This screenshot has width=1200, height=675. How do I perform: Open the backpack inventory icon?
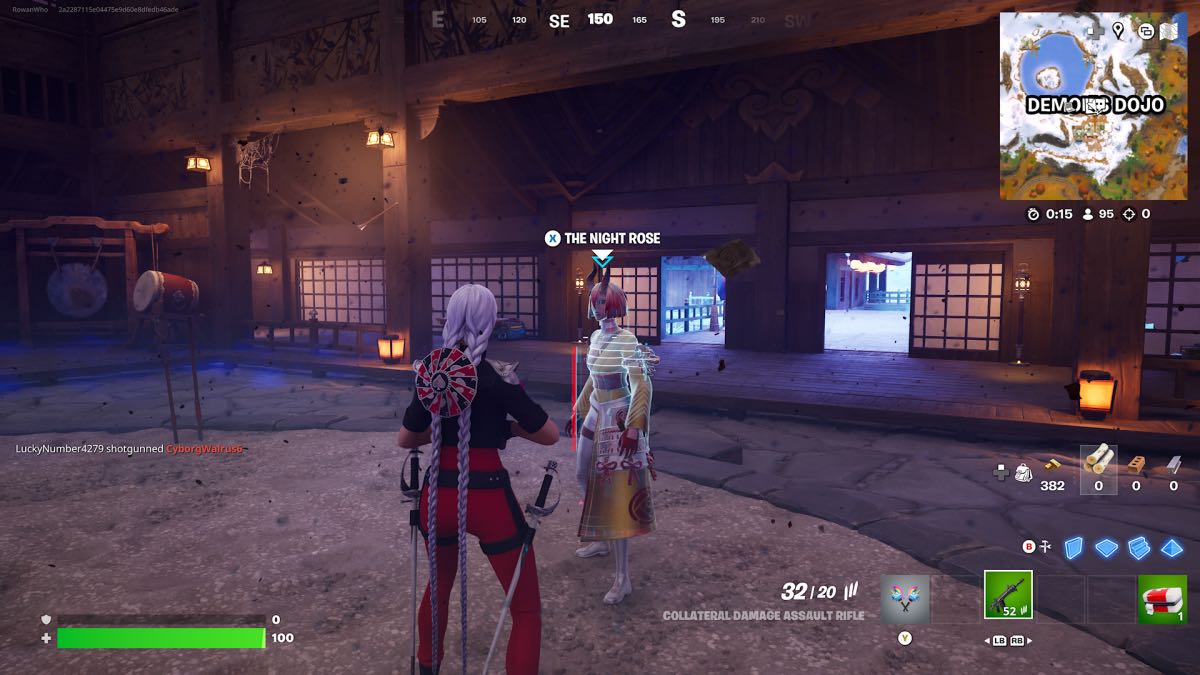[x=1022, y=471]
